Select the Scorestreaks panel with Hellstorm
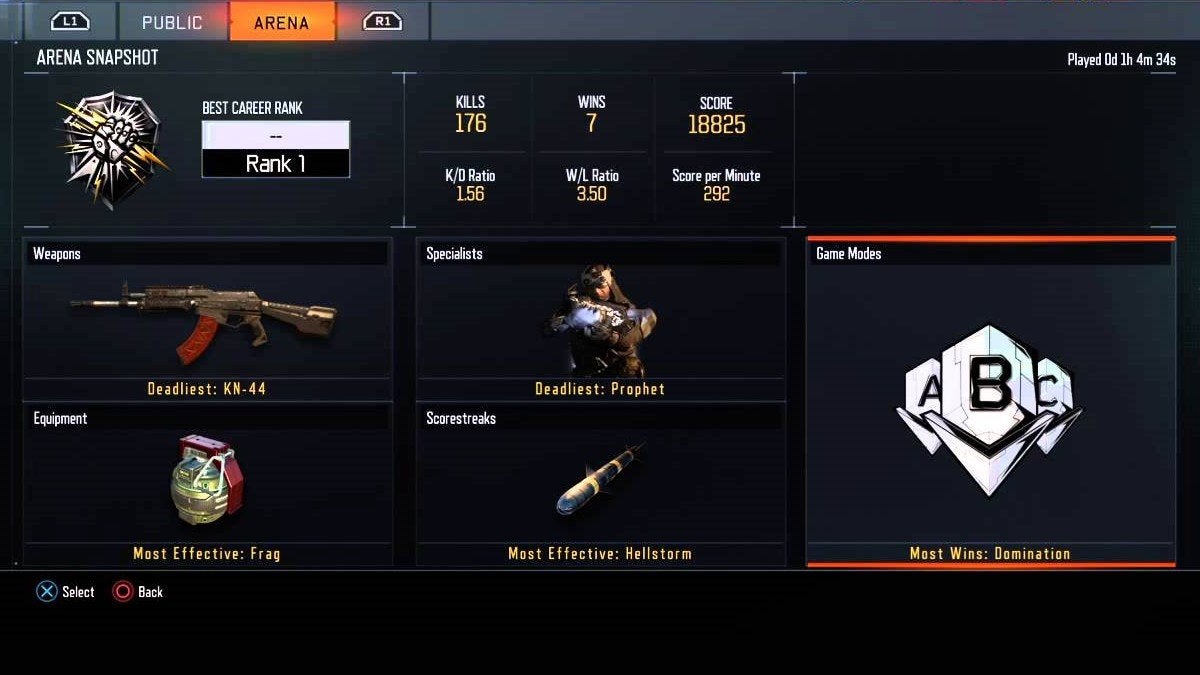The width and height of the screenshot is (1200, 675). click(599, 484)
